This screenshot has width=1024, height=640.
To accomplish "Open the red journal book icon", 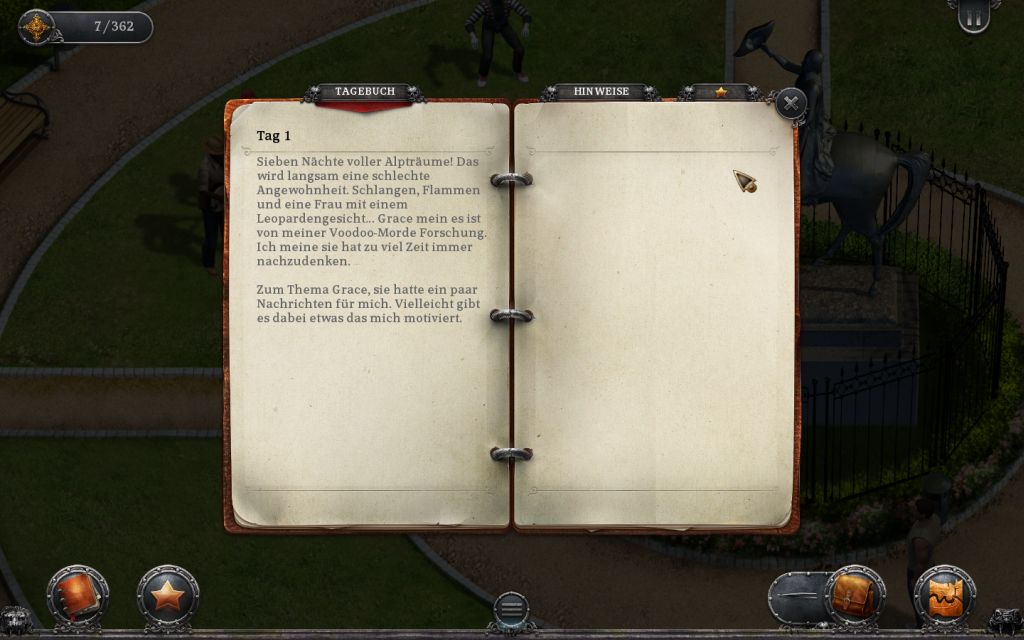I will coord(77,596).
